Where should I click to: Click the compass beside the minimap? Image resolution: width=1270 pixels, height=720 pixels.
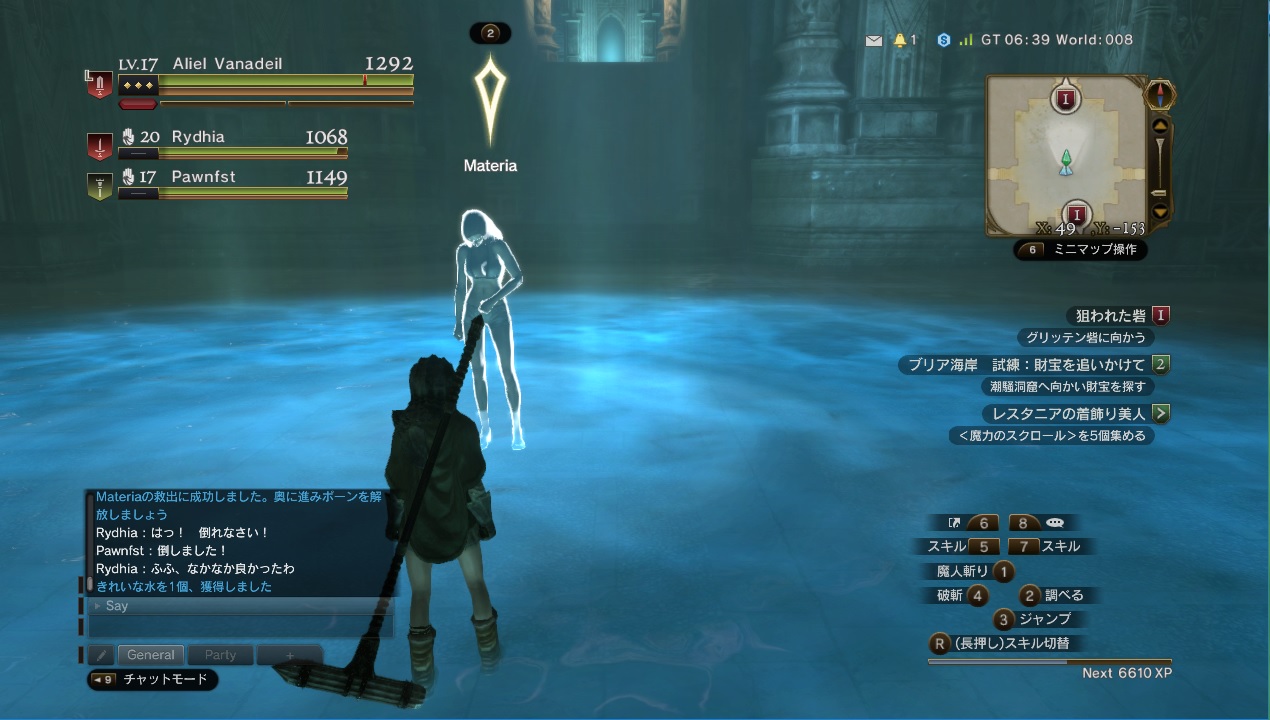1160,95
